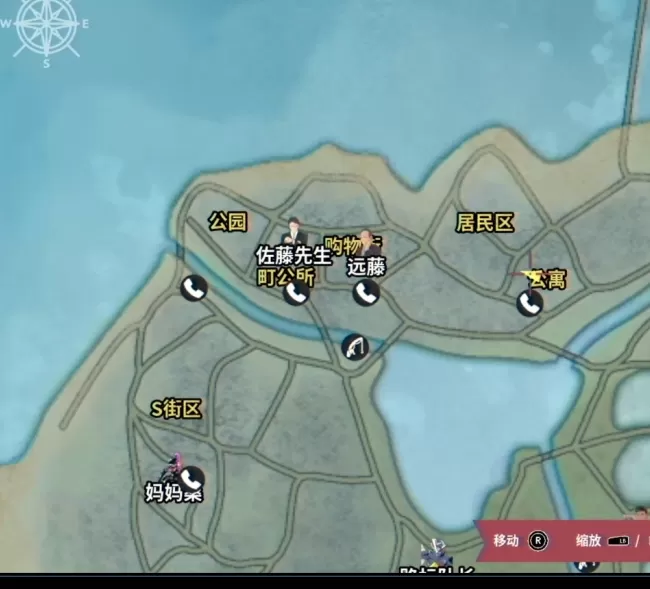This screenshot has height=589, width=650.
Task: Select the 公园 location label
Action: (228, 222)
